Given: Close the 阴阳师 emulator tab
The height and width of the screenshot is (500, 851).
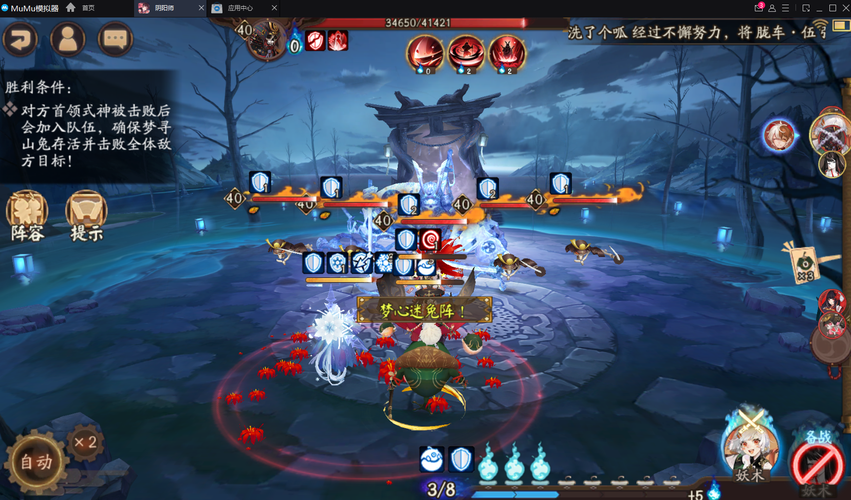Looking at the screenshot, I should [x=200, y=7].
